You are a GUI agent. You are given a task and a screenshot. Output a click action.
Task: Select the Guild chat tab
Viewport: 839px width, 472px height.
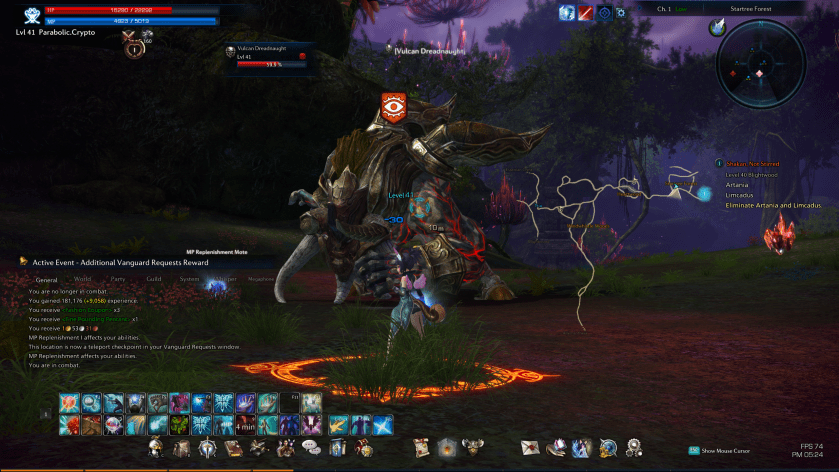pos(154,280)
